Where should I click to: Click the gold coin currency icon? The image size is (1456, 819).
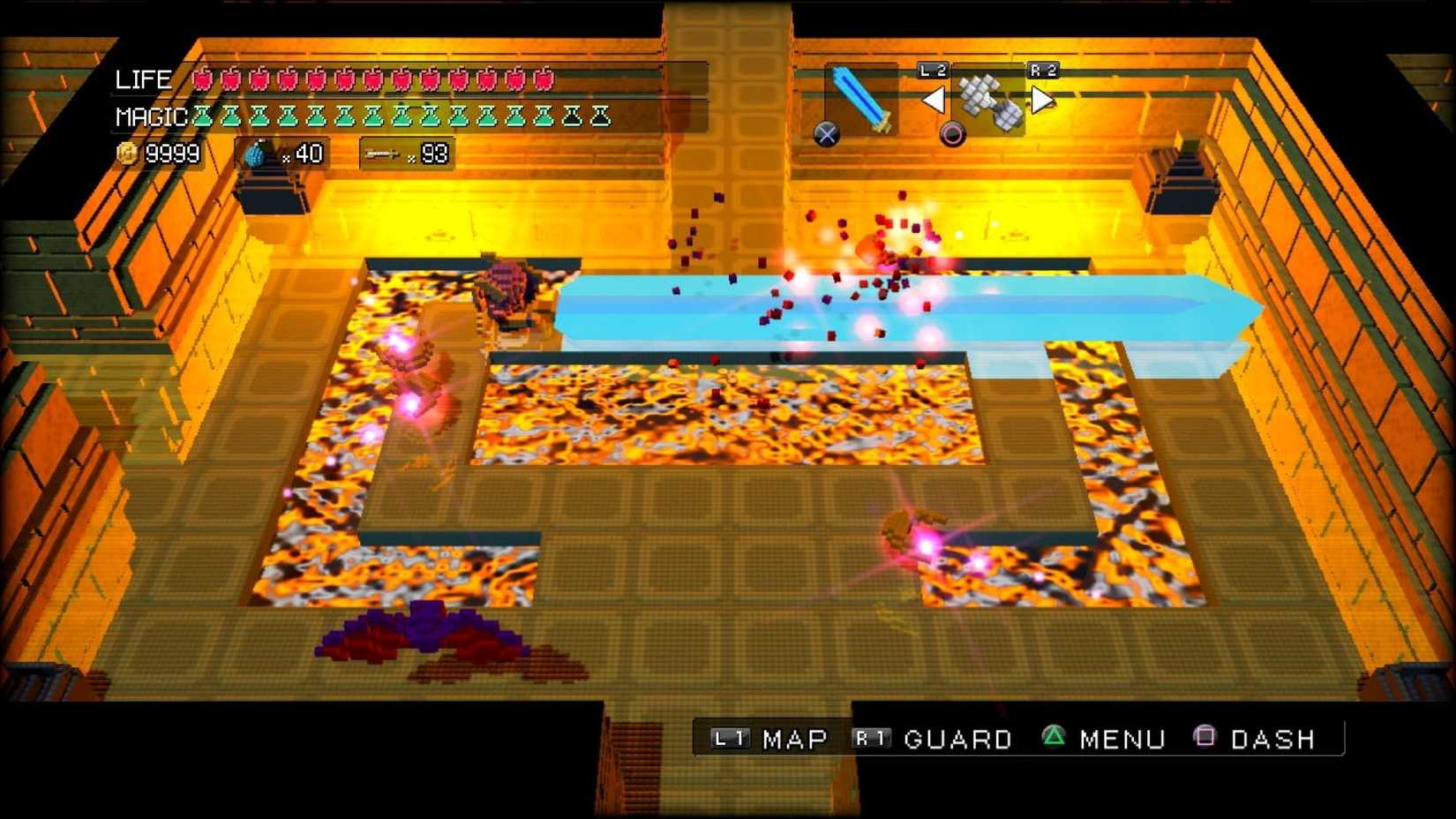click(x=128, y=152)
